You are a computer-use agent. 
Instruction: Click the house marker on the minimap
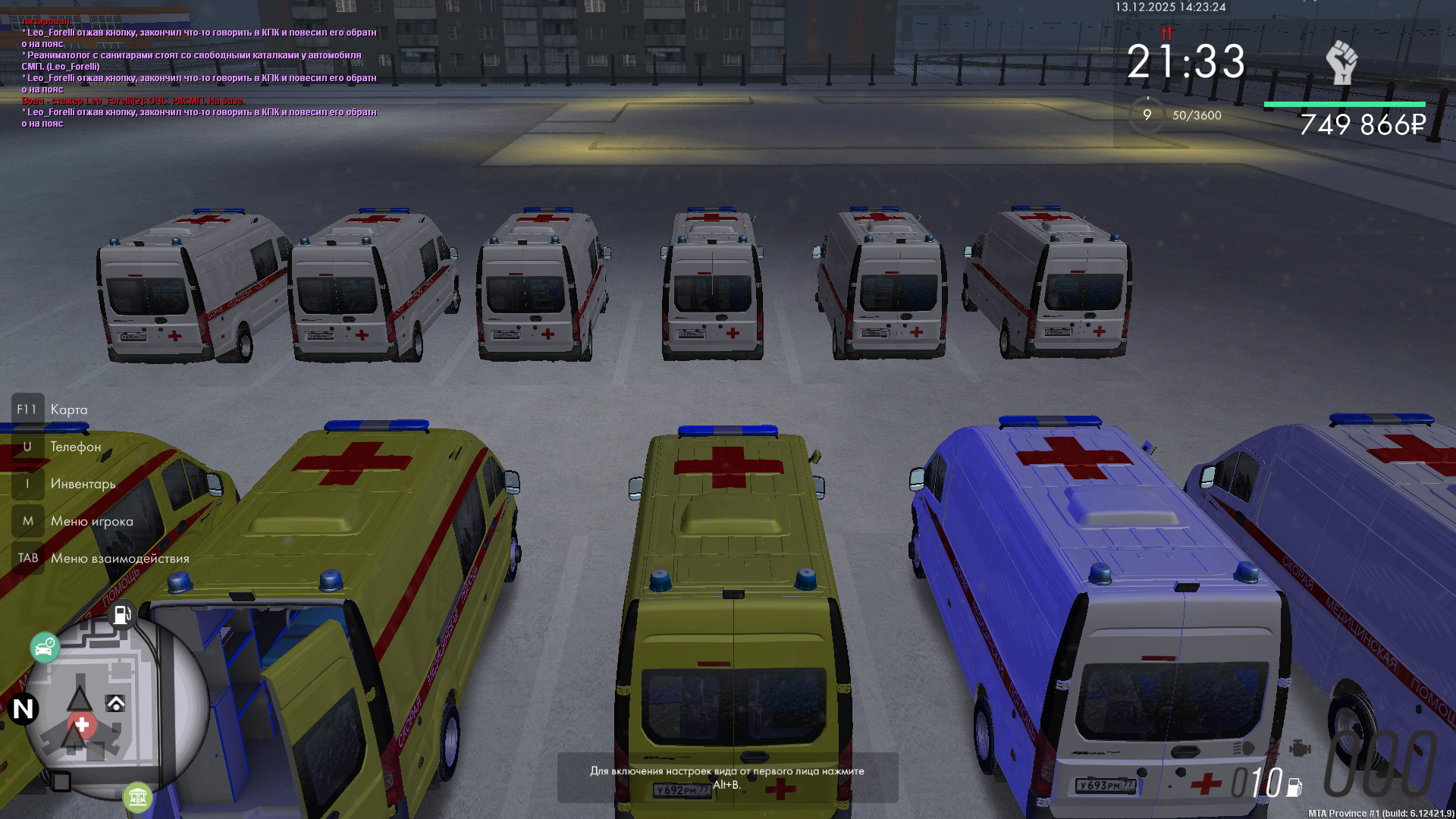coord(116,704)
